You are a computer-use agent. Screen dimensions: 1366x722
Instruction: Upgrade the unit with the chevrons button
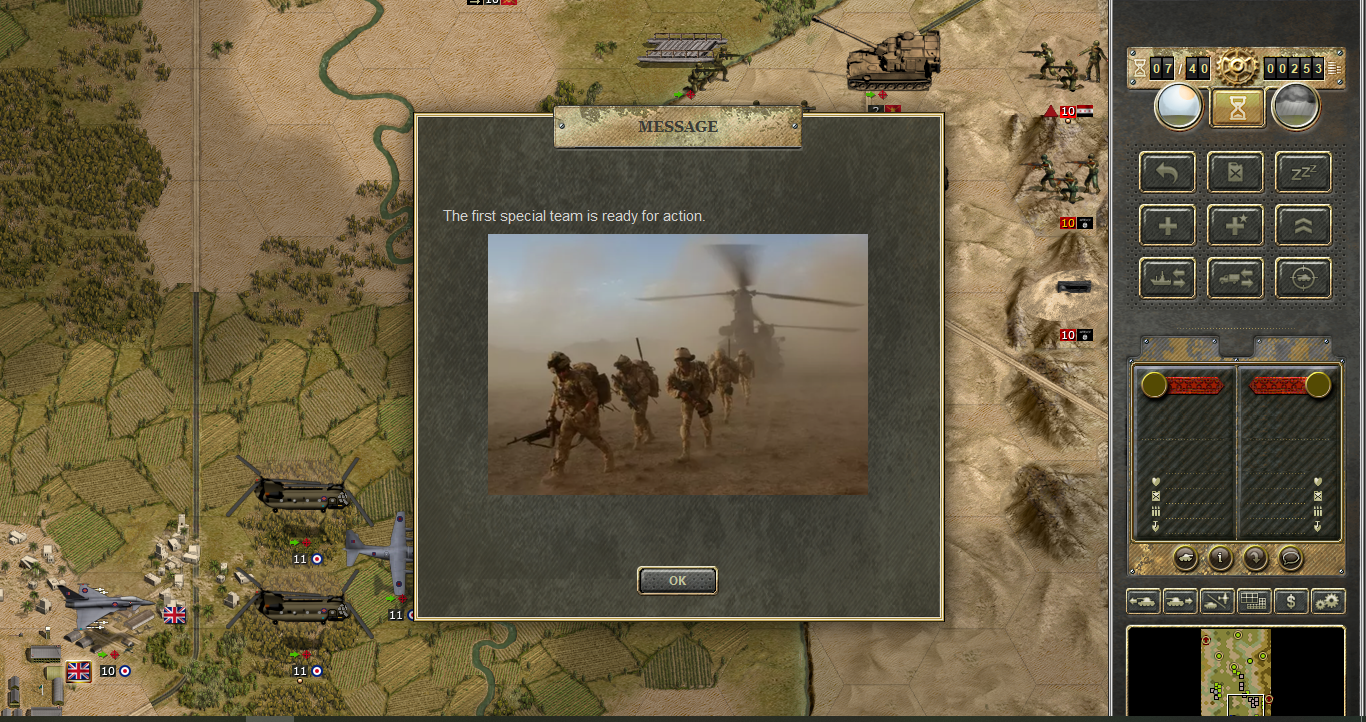tap(1303, 226)
